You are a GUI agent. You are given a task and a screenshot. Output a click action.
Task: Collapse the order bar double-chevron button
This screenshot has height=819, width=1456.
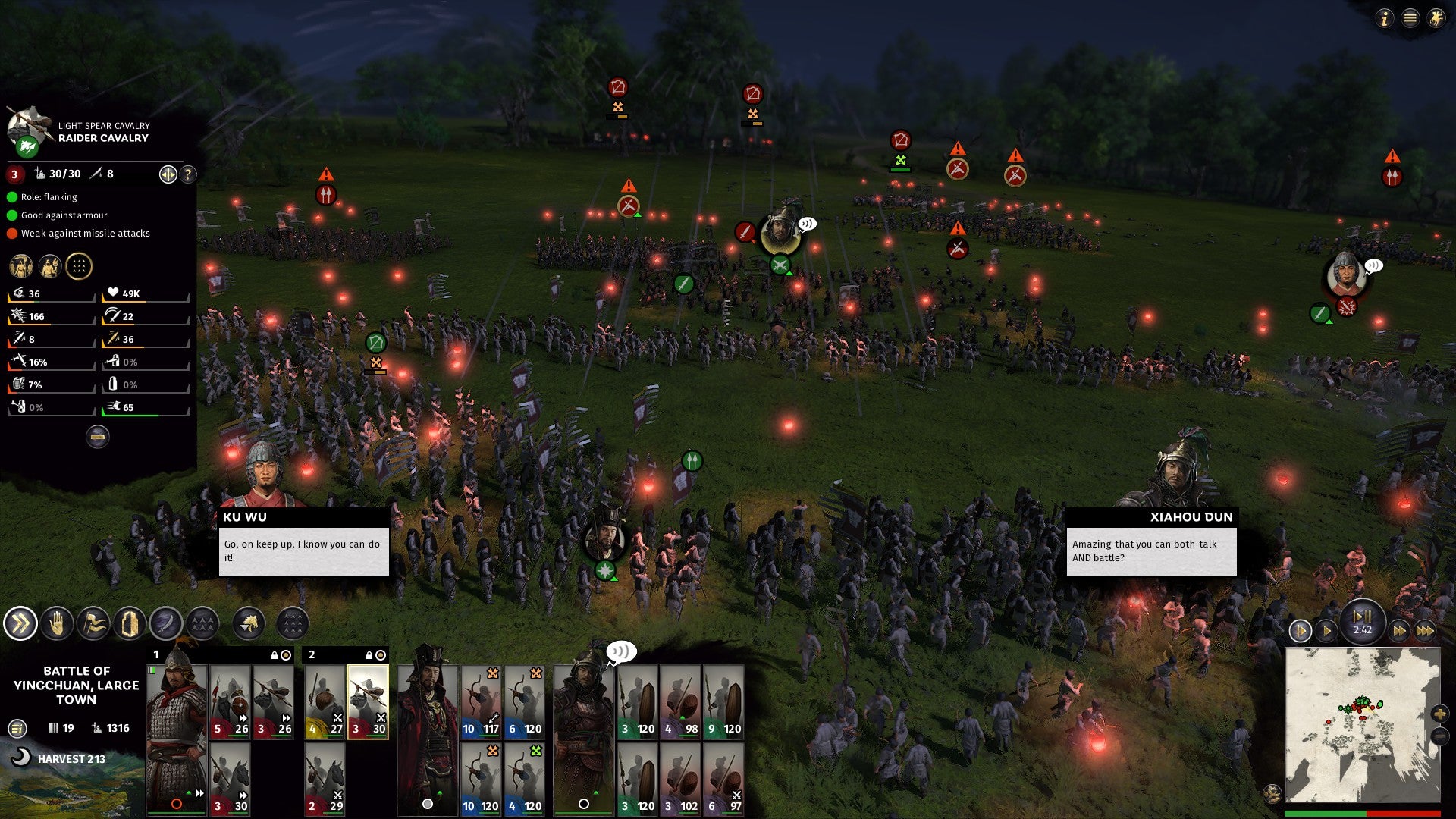coord(21,623)
